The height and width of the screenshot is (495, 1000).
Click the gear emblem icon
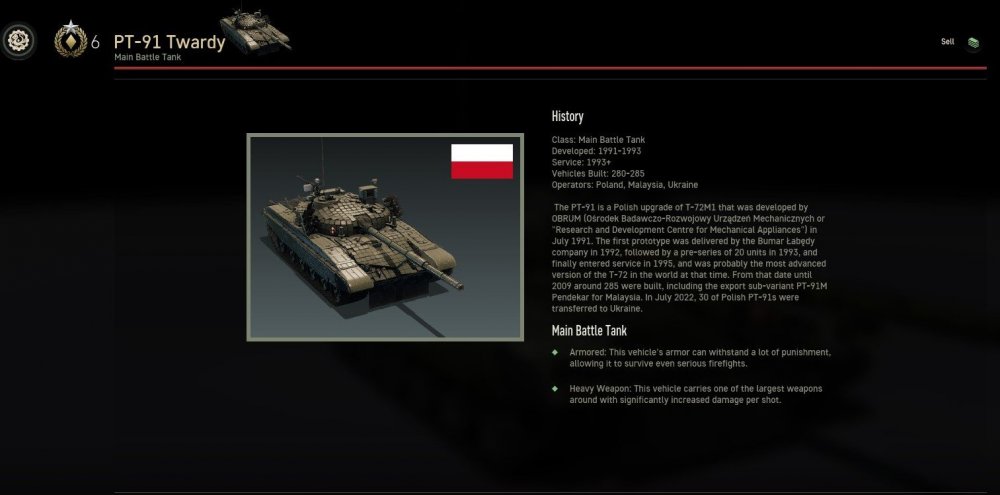(19, 42)
